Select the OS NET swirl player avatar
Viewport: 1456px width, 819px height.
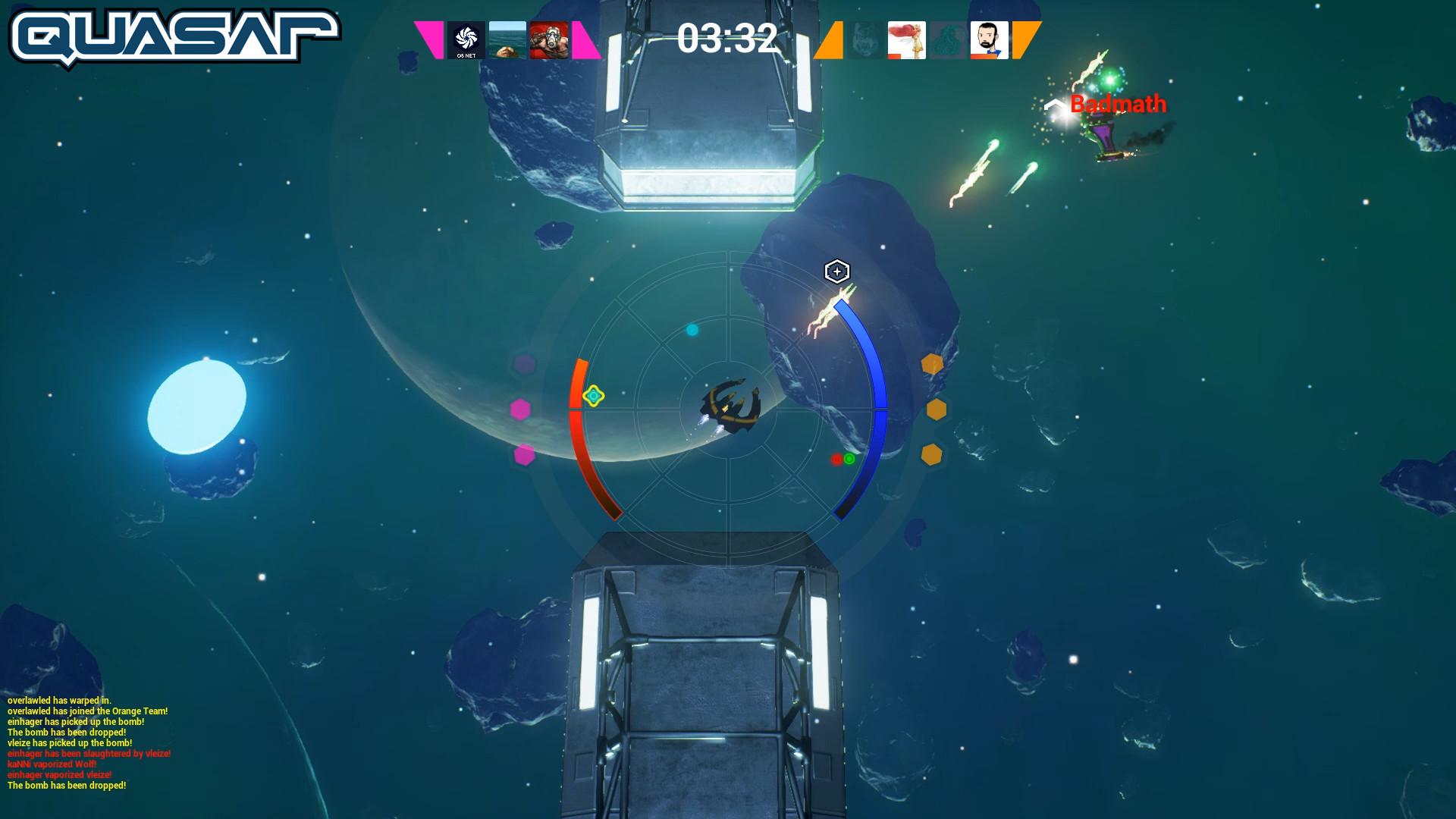[x=466, y=40]
